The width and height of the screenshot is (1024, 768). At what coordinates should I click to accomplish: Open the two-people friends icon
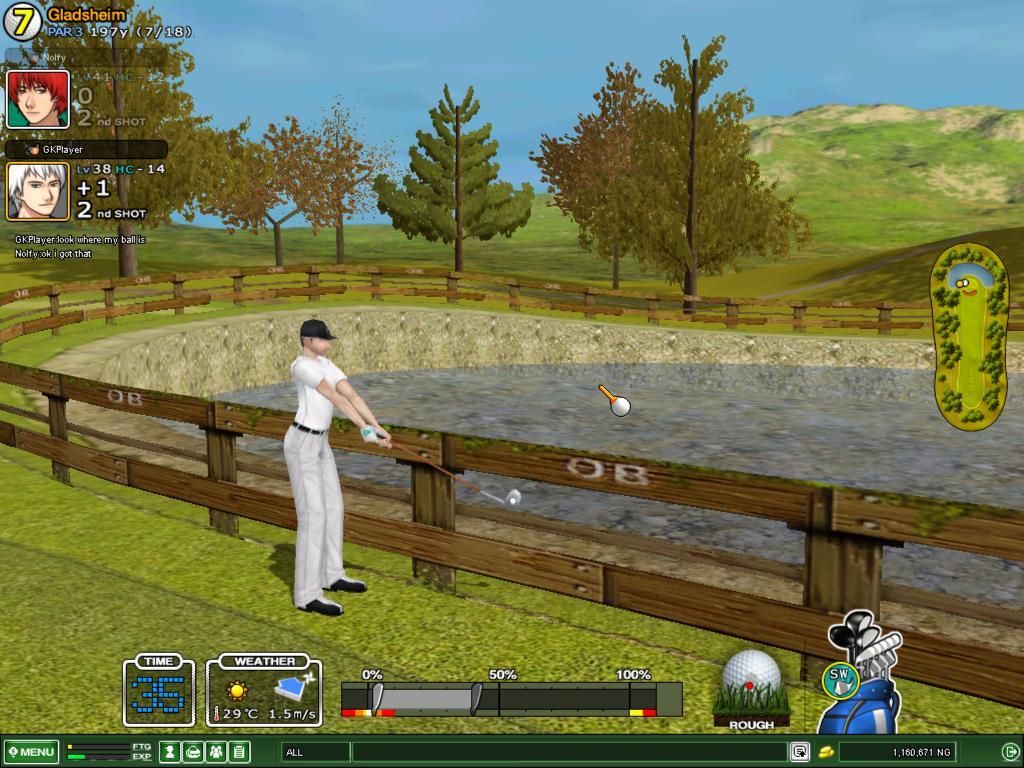[x=216, y=752]
